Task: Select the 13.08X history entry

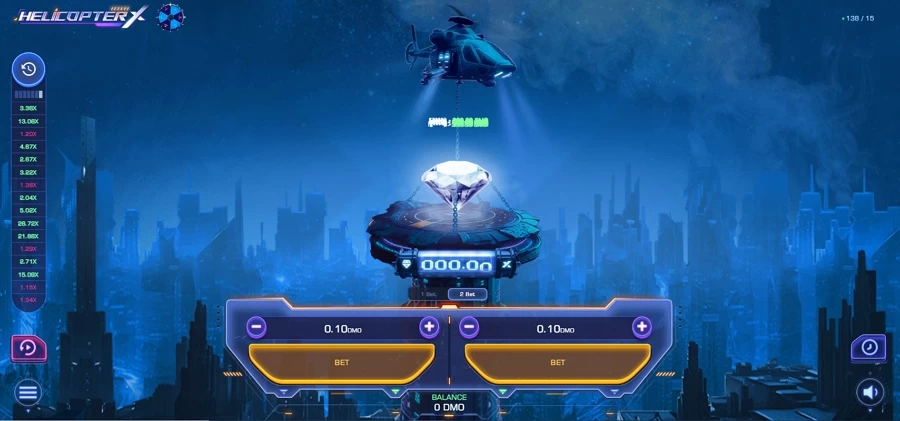Action: pyautogui.click(x=28, y=121)
